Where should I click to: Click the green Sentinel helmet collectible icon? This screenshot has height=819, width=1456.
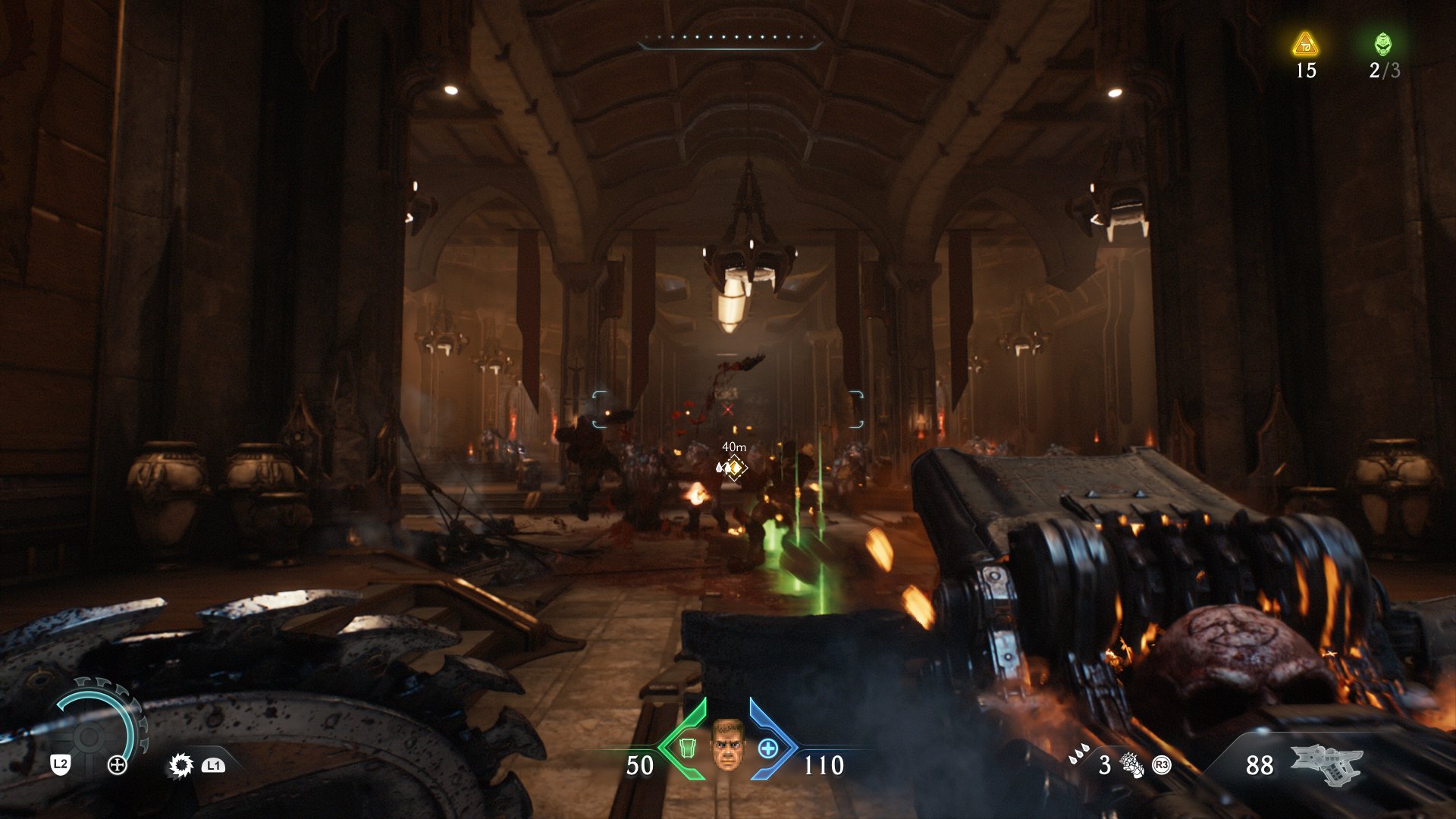click(x=1385, y=45)
